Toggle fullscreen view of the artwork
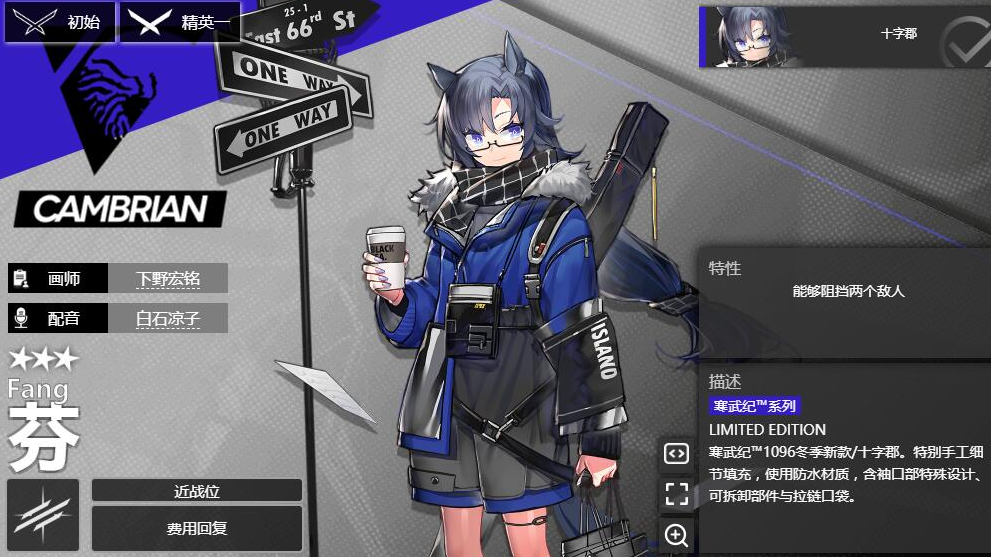 pos(677,493)
